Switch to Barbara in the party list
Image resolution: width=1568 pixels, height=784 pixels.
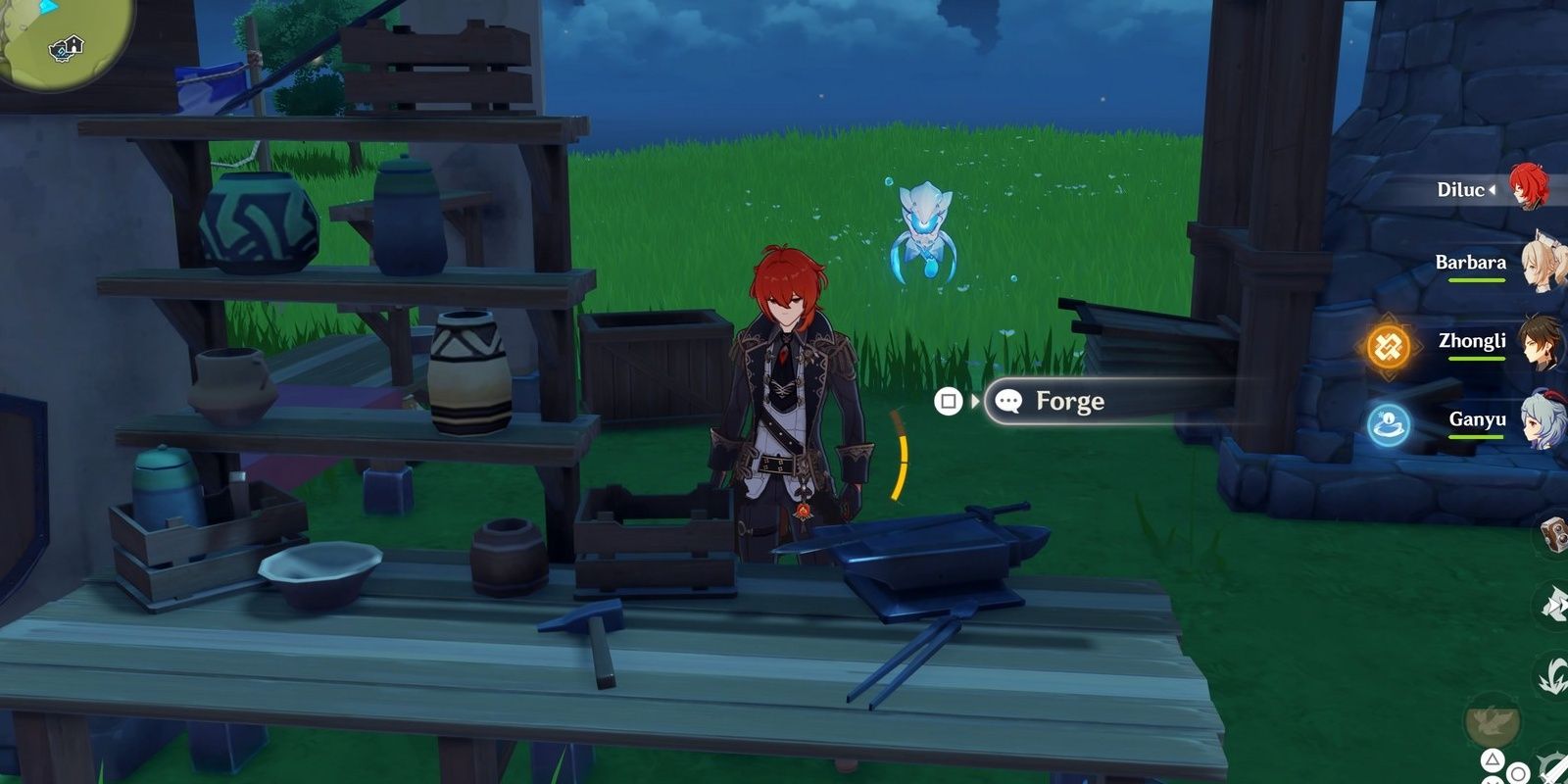coord(1471,265)
